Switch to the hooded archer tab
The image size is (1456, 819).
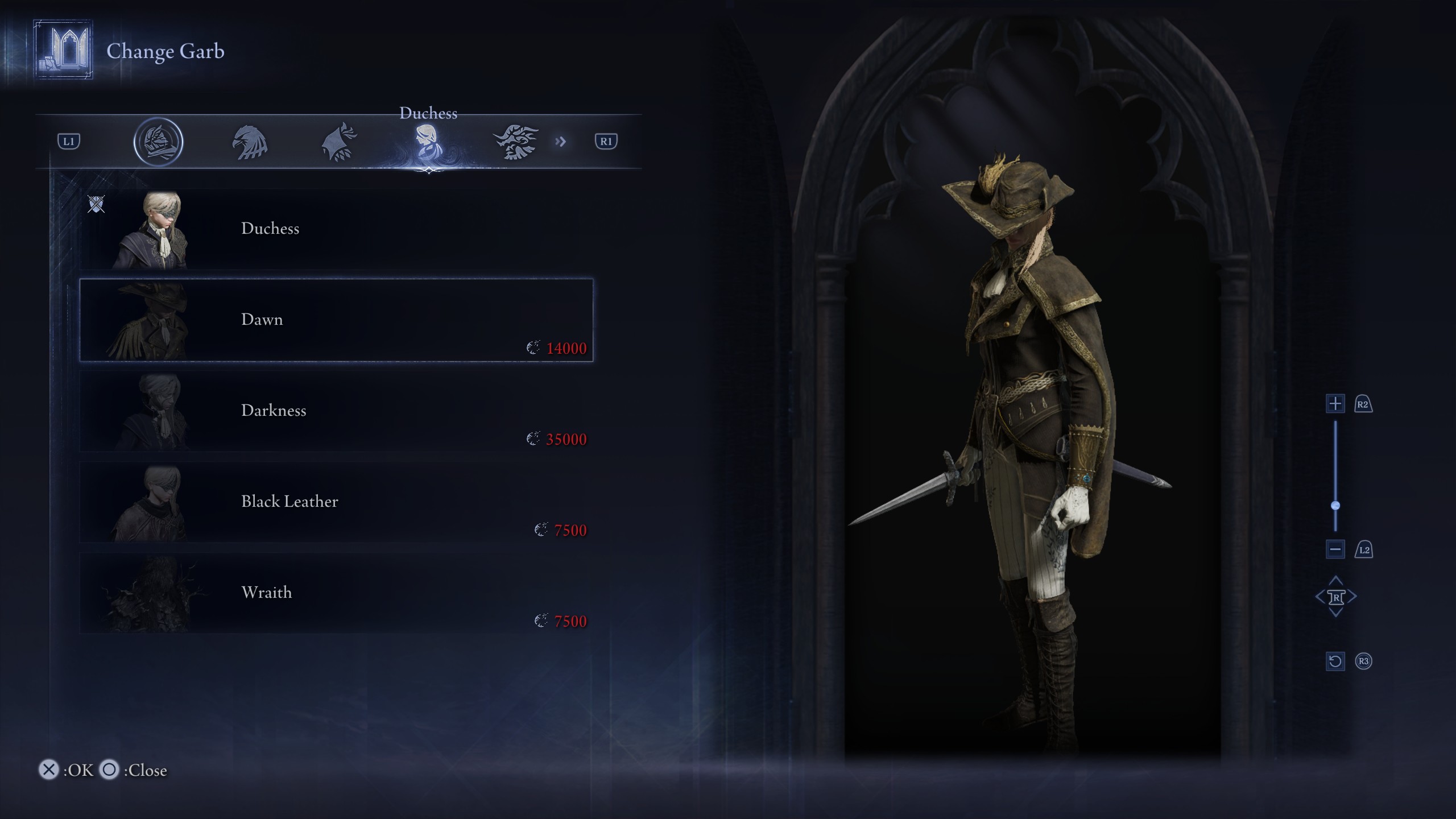click(x=340, y=142)
